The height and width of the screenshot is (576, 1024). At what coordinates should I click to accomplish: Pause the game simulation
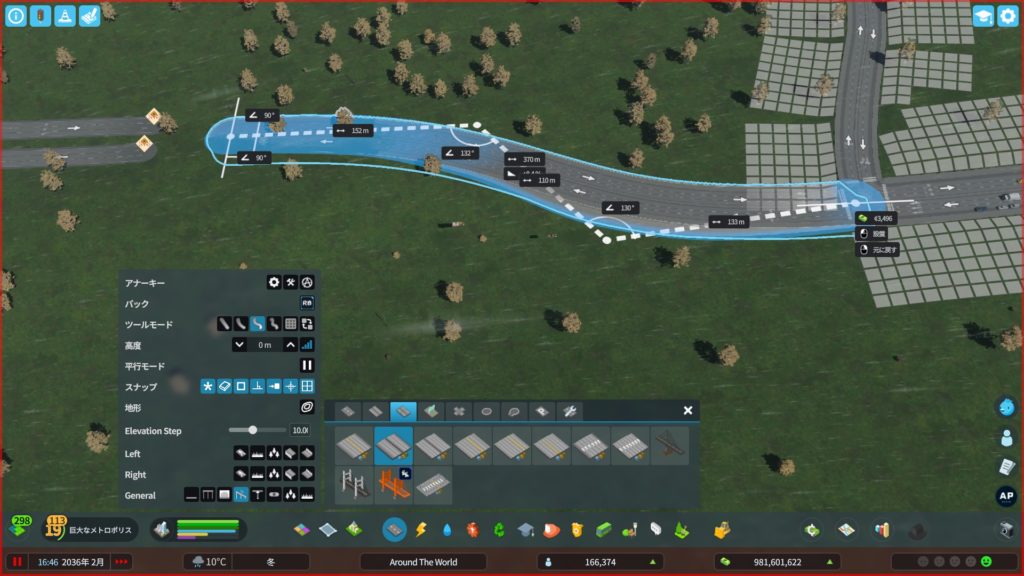pos(17,562)
